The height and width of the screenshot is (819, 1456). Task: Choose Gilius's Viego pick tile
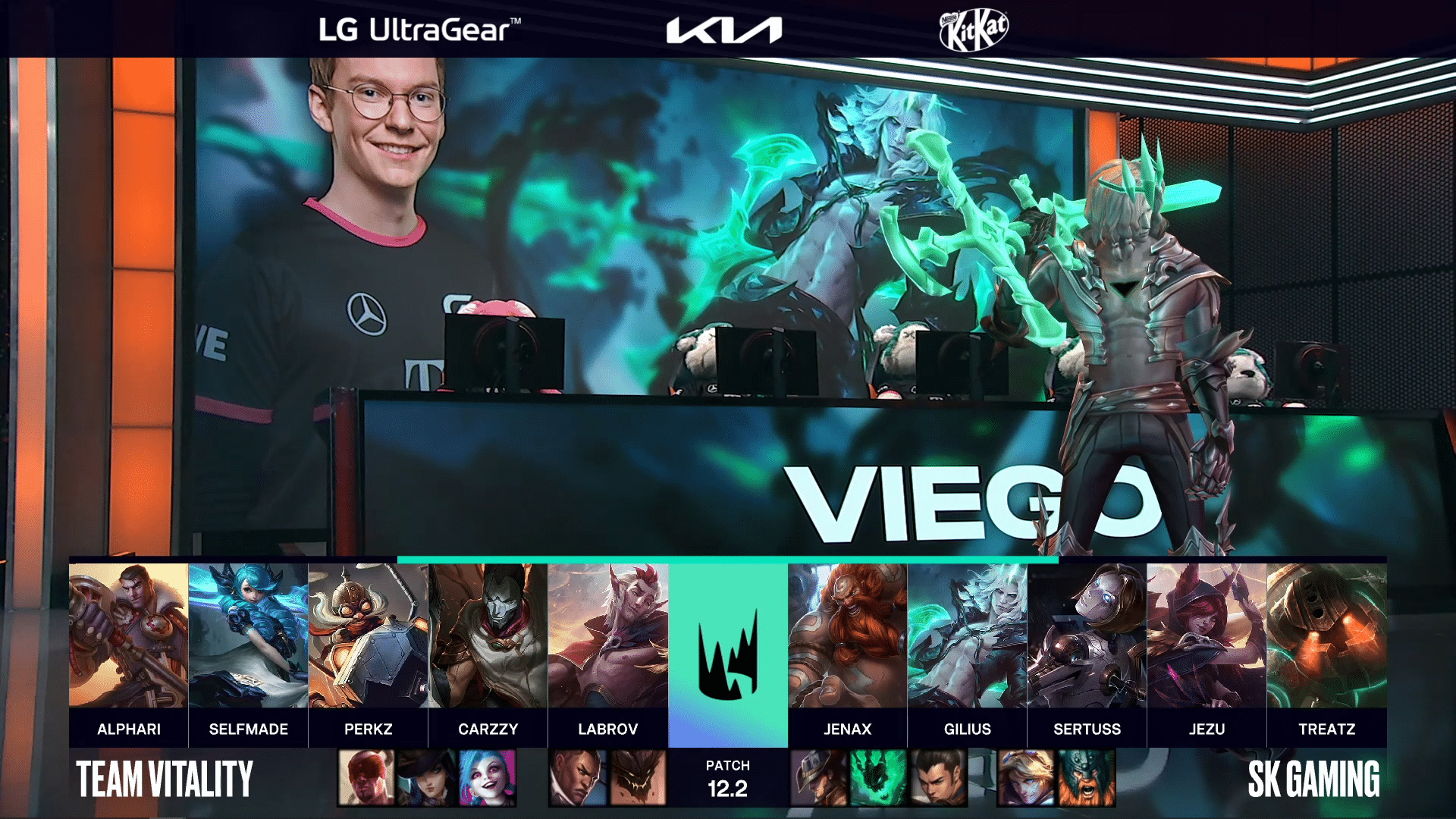967,635
